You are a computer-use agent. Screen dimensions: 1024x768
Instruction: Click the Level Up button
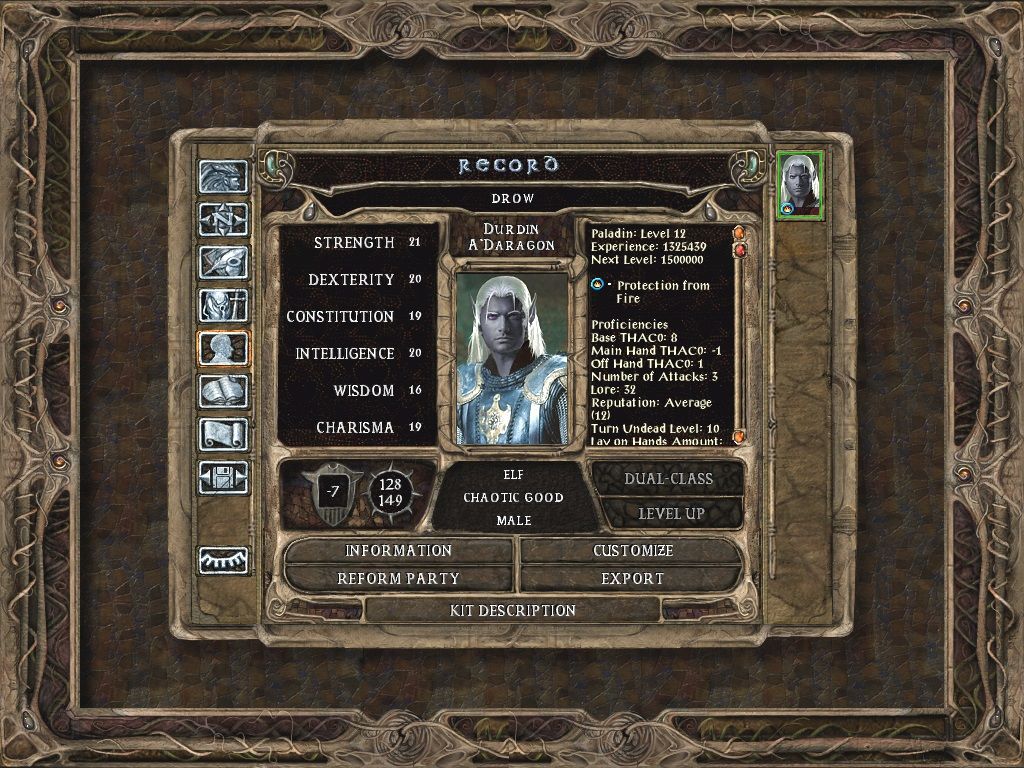(672, 514)
